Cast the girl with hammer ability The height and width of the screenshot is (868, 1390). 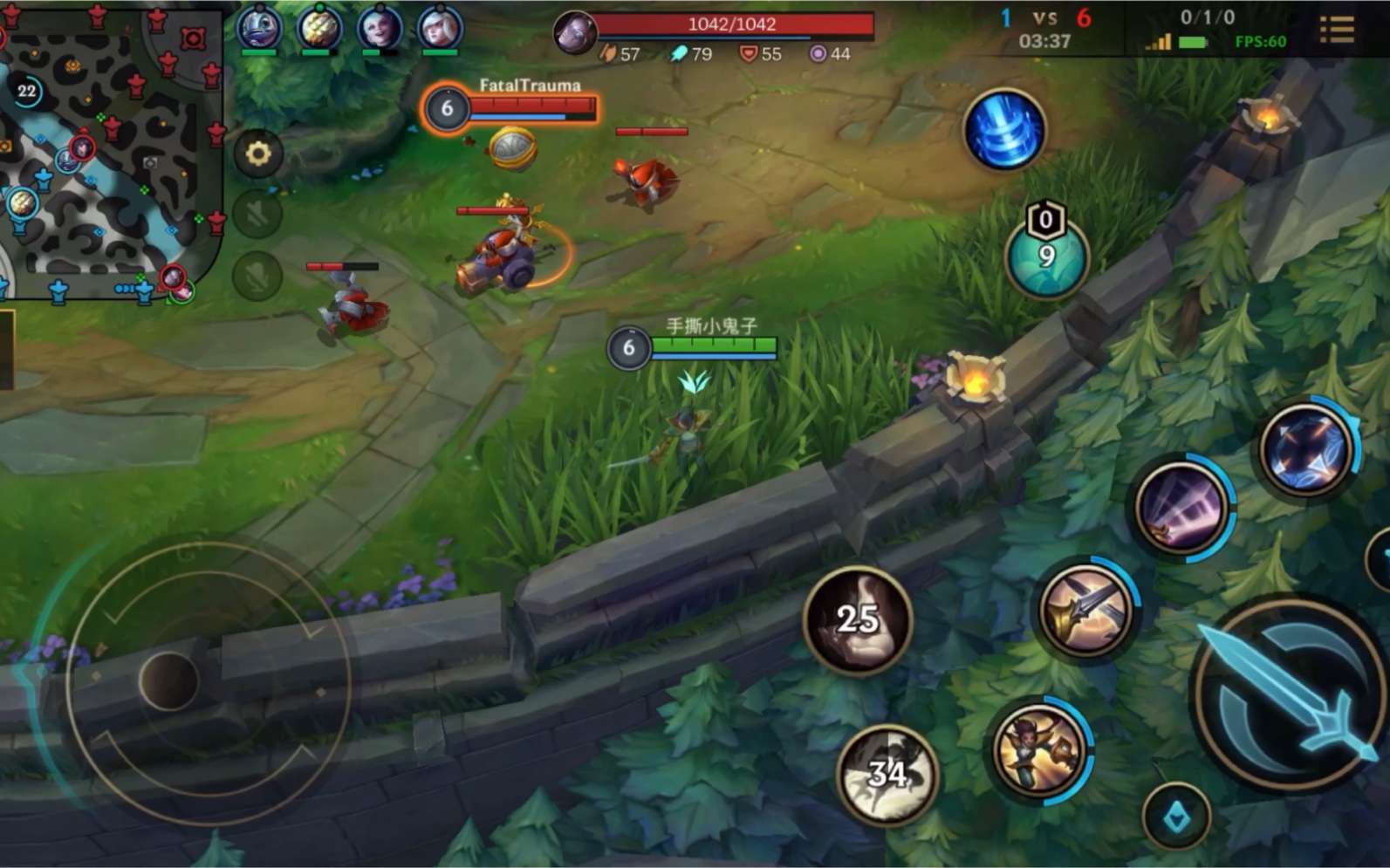tap(1039, 751)
